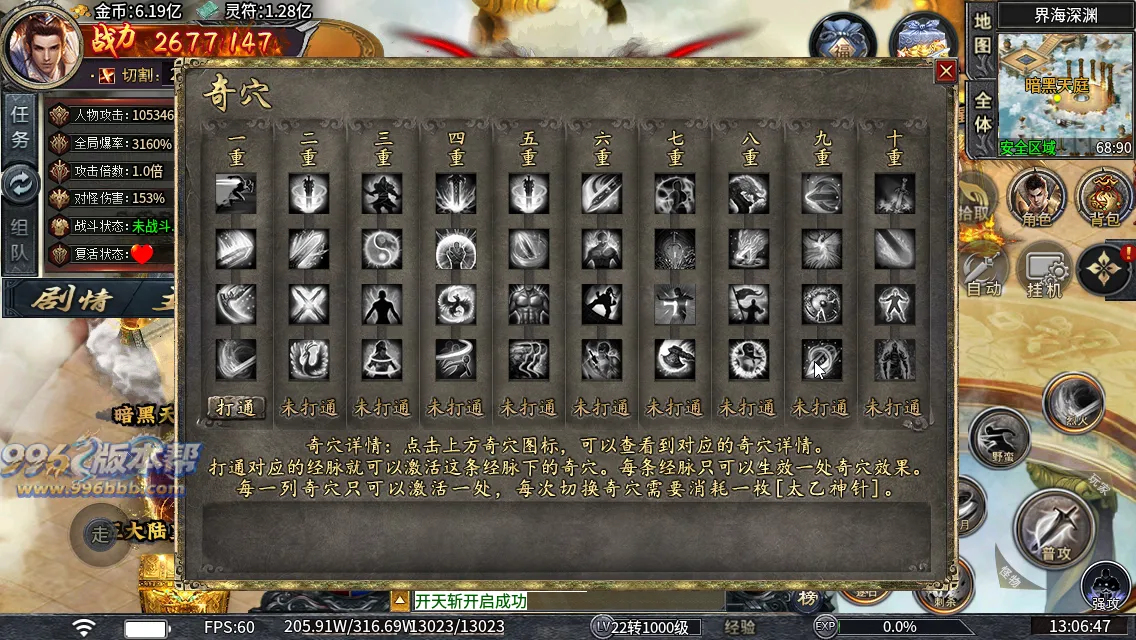This screenshot has height=640, width=1136.
Task: Click the 暗黑天庭 minimap
Action: 1064,88
